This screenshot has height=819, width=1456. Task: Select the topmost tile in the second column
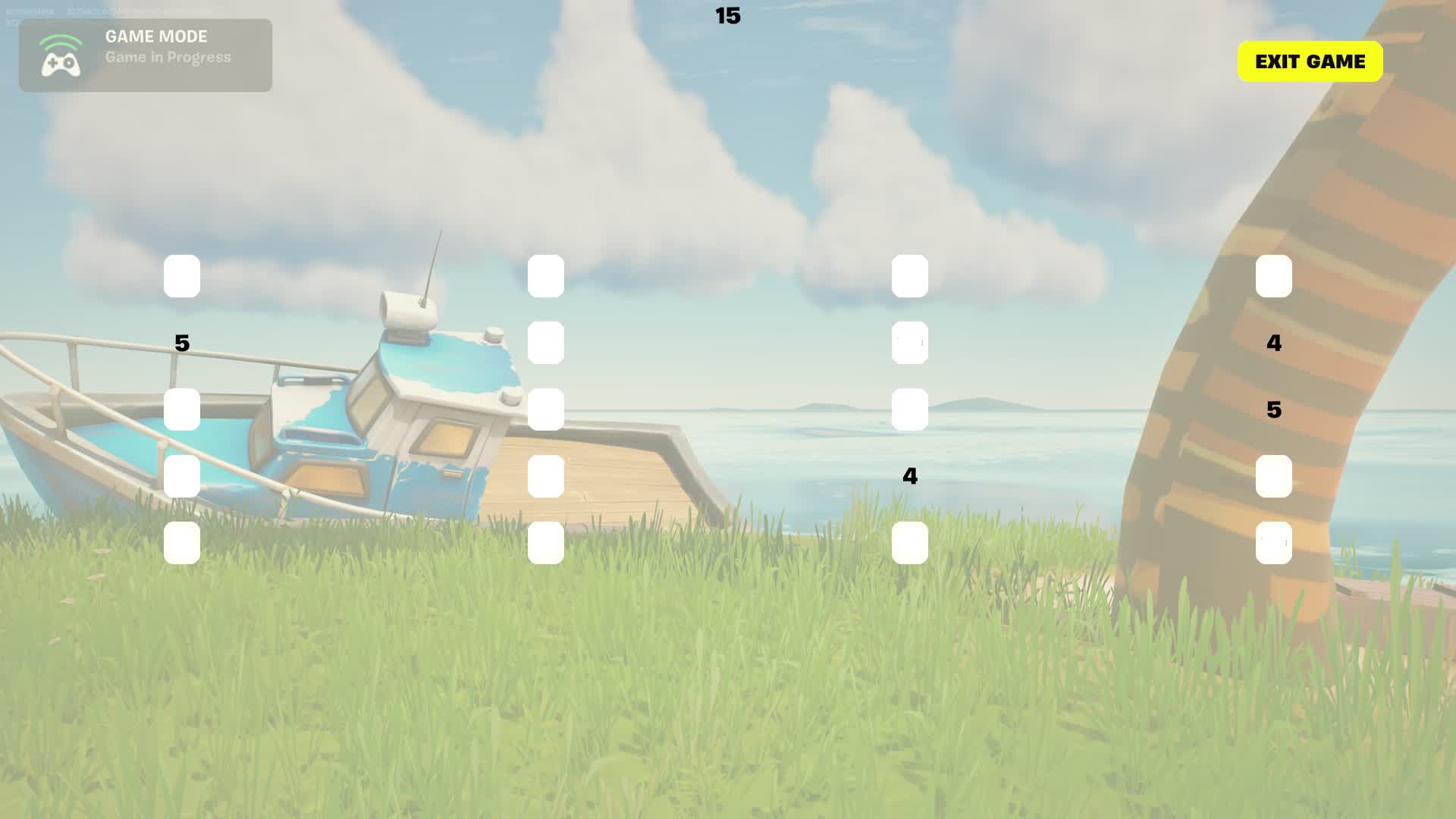546,277
